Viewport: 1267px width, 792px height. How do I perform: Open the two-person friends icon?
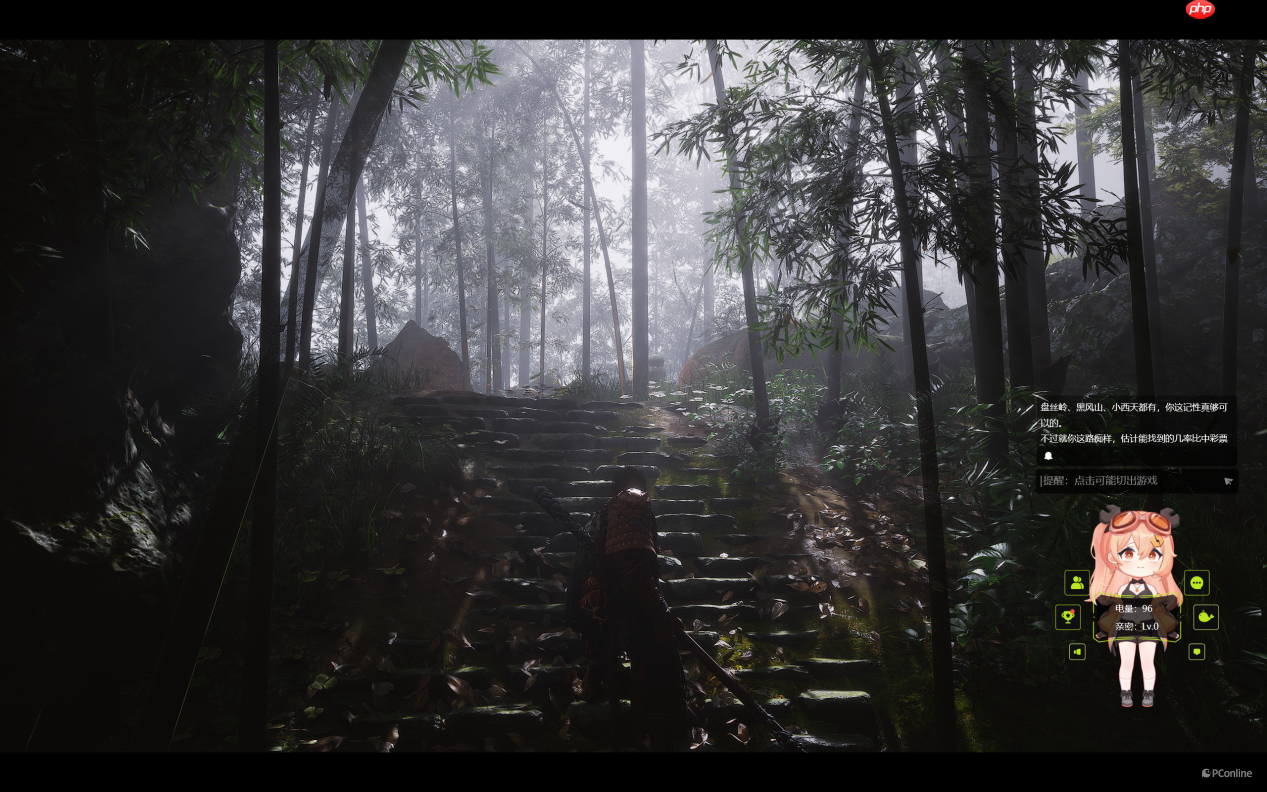point(1077,582)
